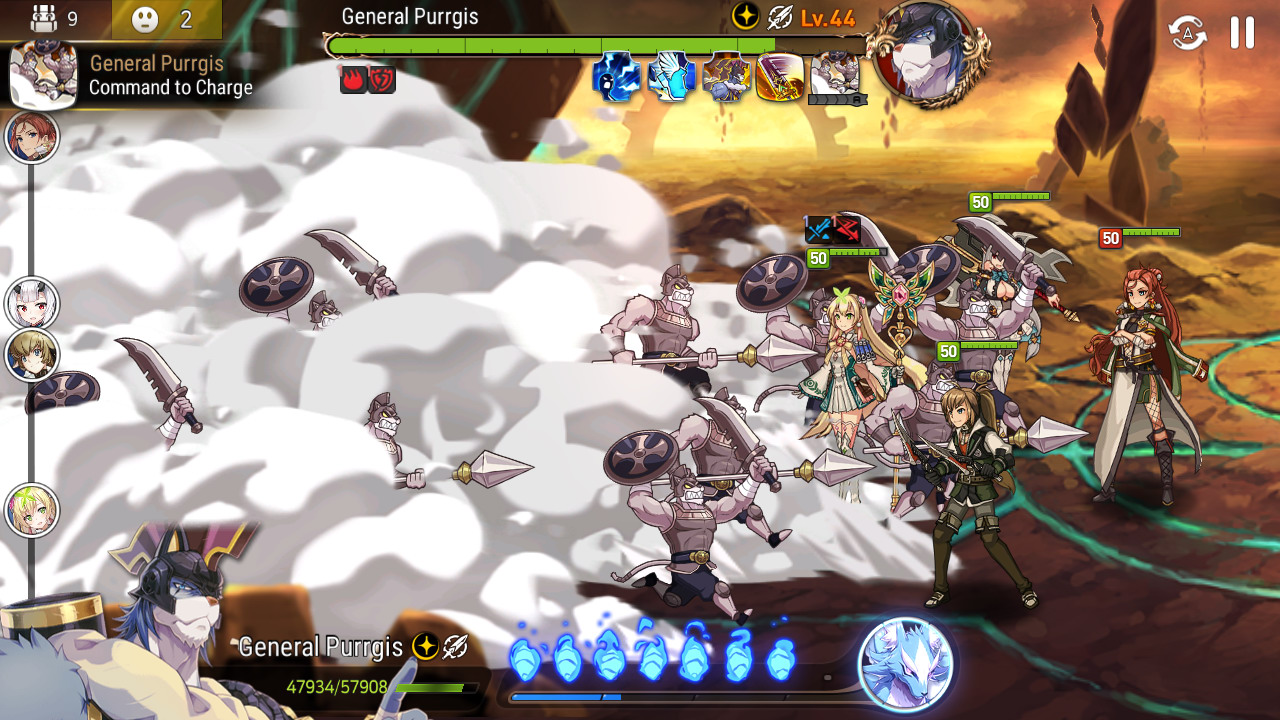Select the blue lightning skill icon
The image size is (1280, 720).
click(x=617, y=77)
